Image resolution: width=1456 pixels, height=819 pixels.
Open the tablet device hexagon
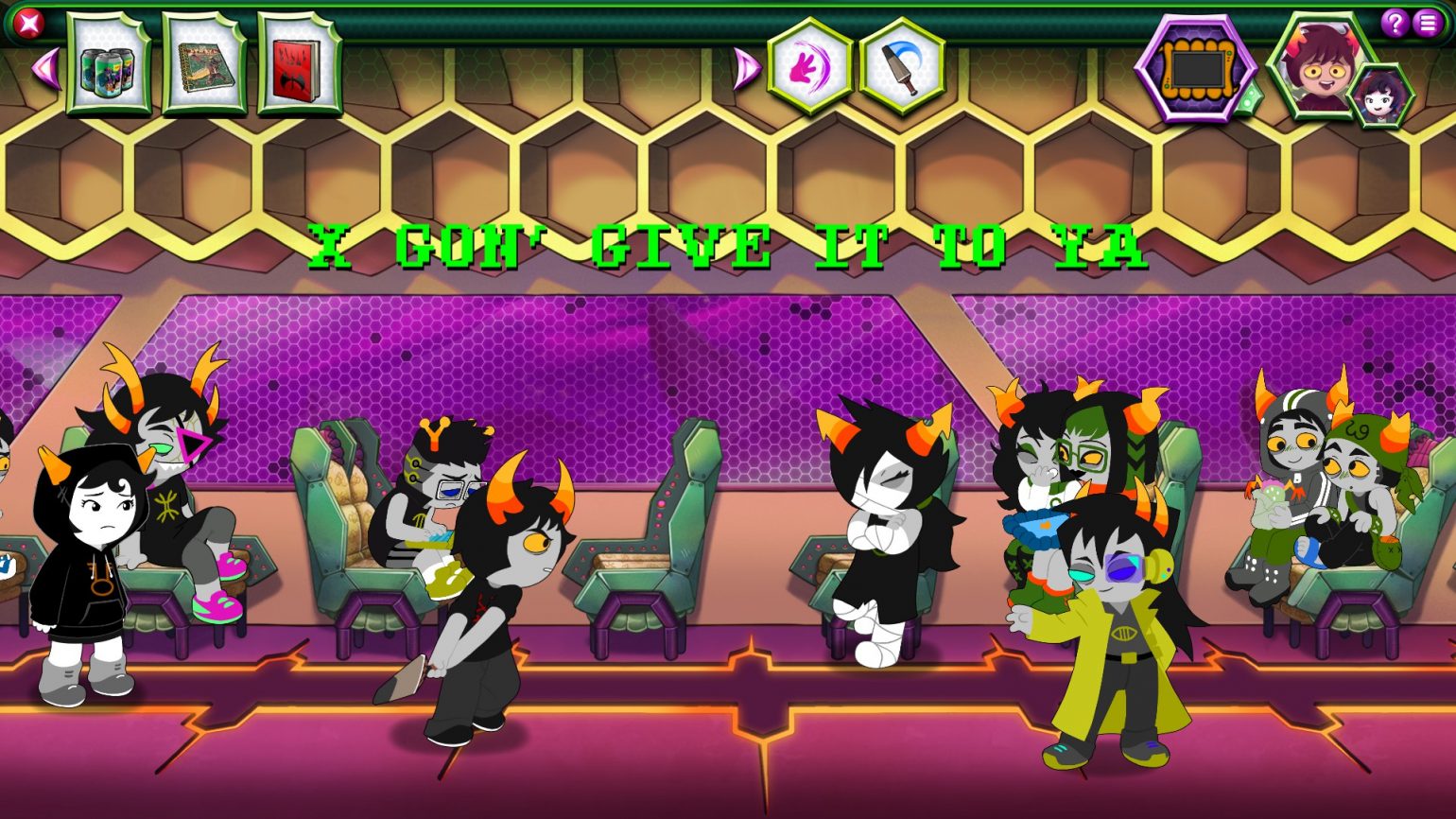point(1195,68)
